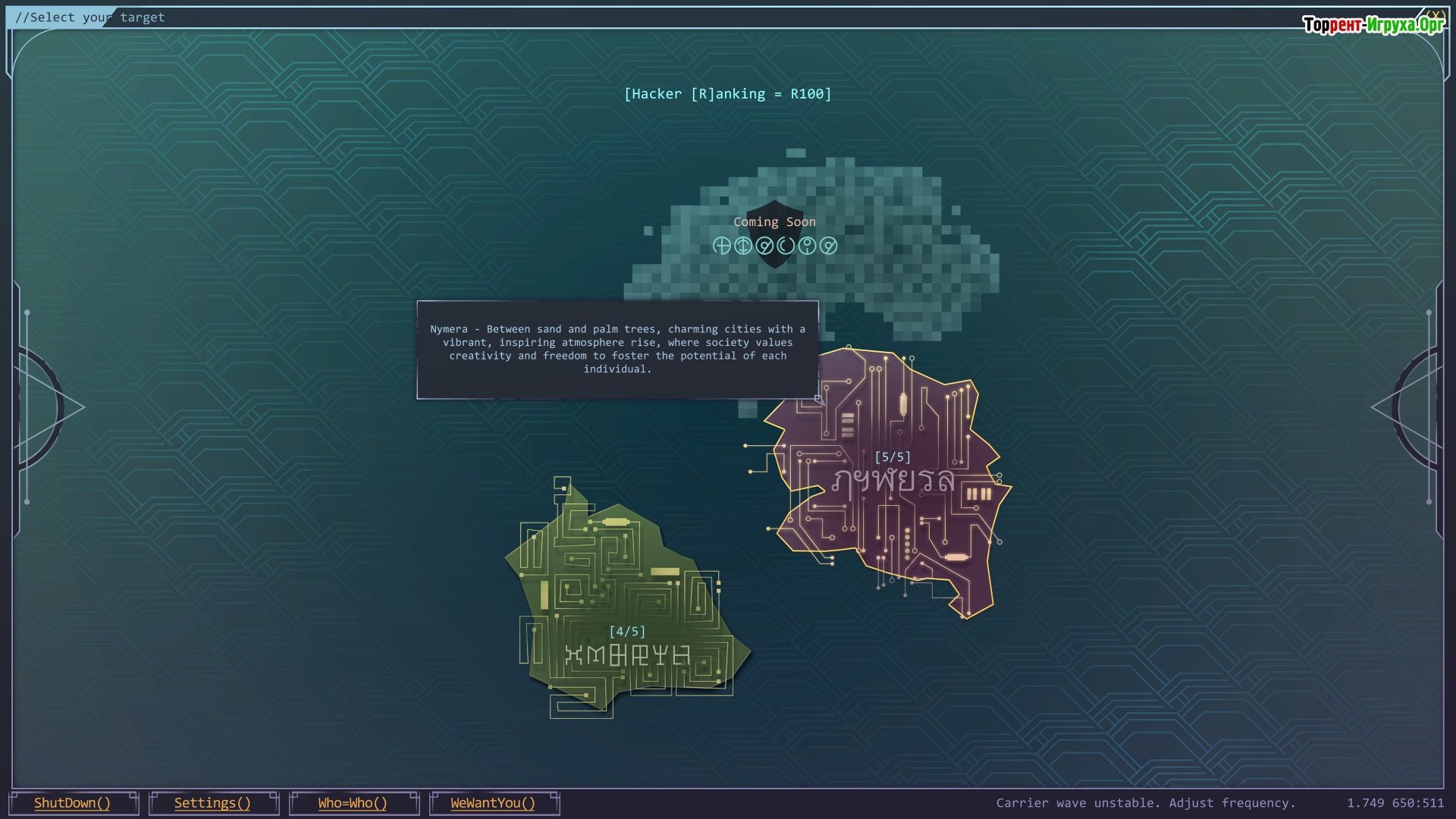Select the WeWantYou() button
Viewport: 1456px width, 819px height.
coord(493,803)
